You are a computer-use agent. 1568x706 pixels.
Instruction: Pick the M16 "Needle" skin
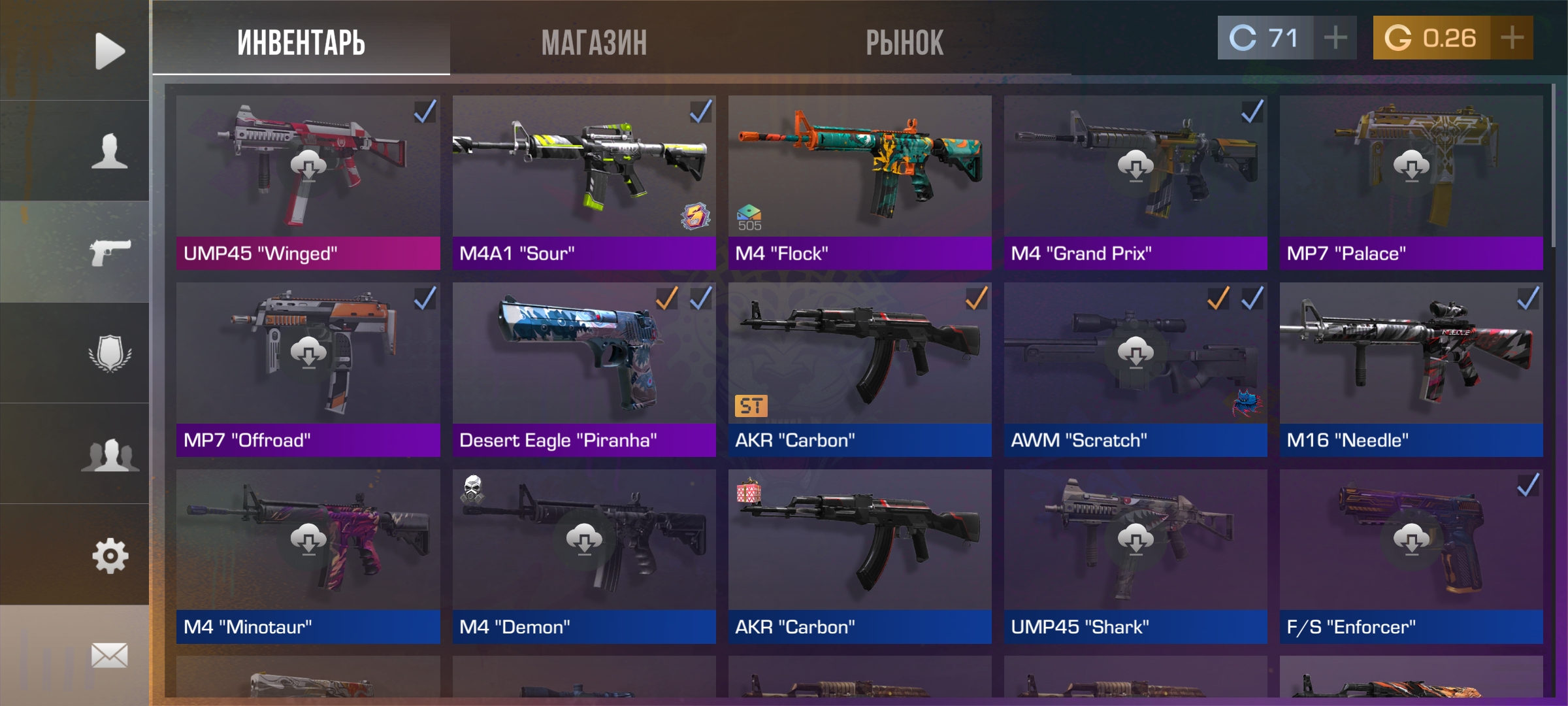click(1411, 369)
